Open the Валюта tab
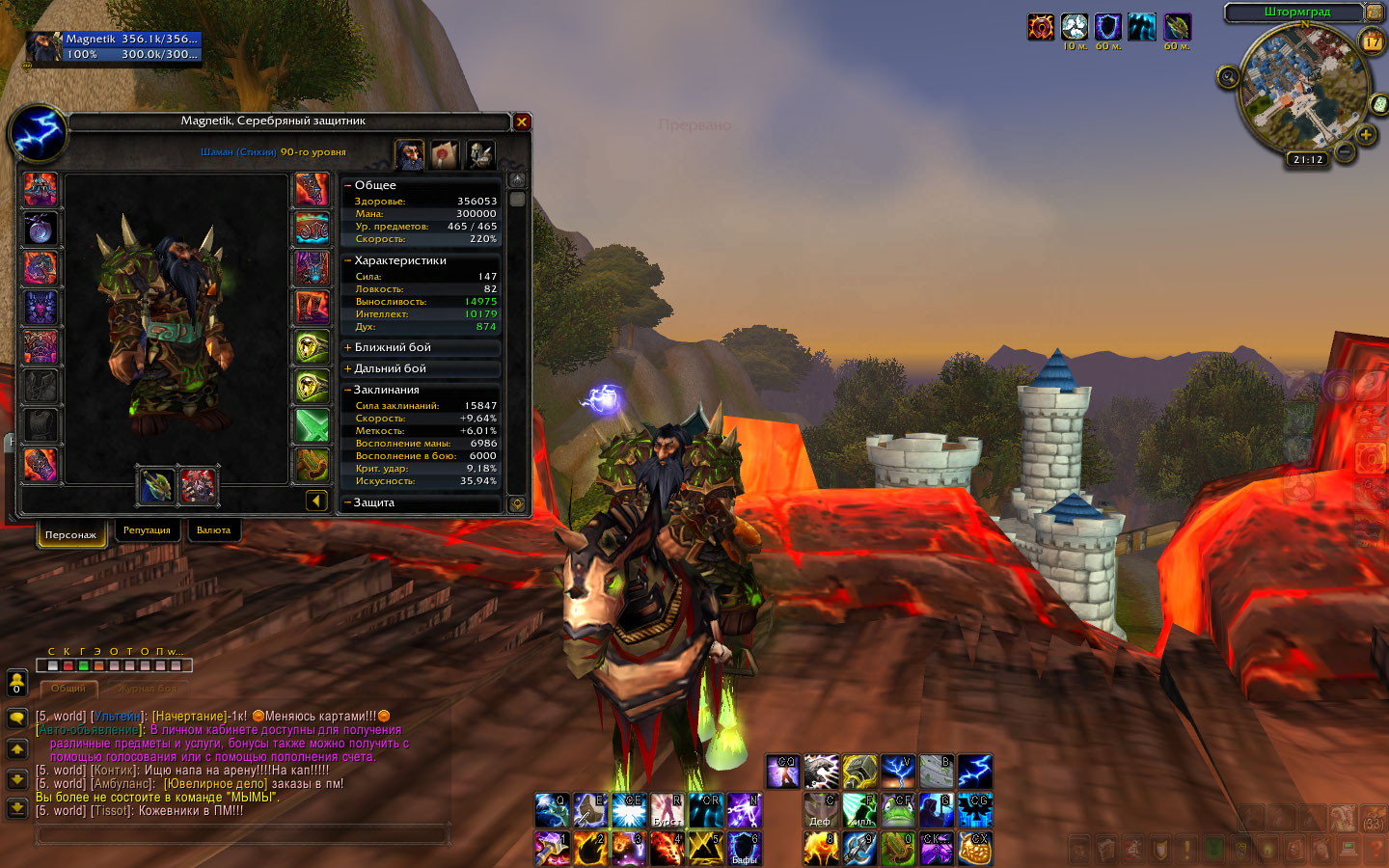The image size is (1389, 868). click(213, 530)
